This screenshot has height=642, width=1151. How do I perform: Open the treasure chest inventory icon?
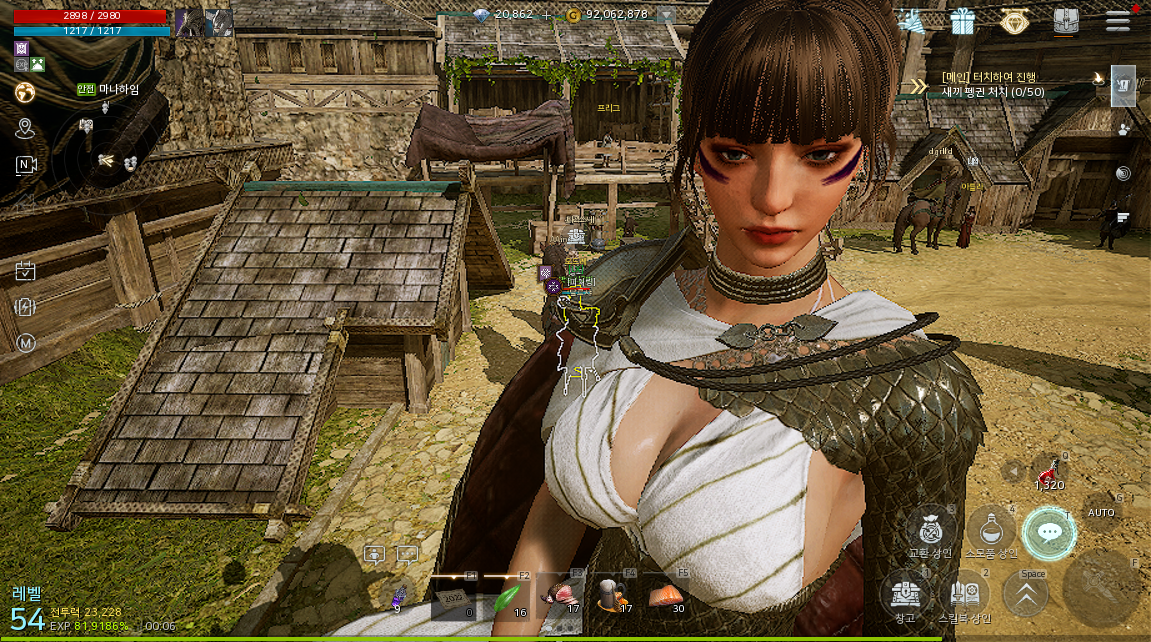click(x=1066, y=21)
